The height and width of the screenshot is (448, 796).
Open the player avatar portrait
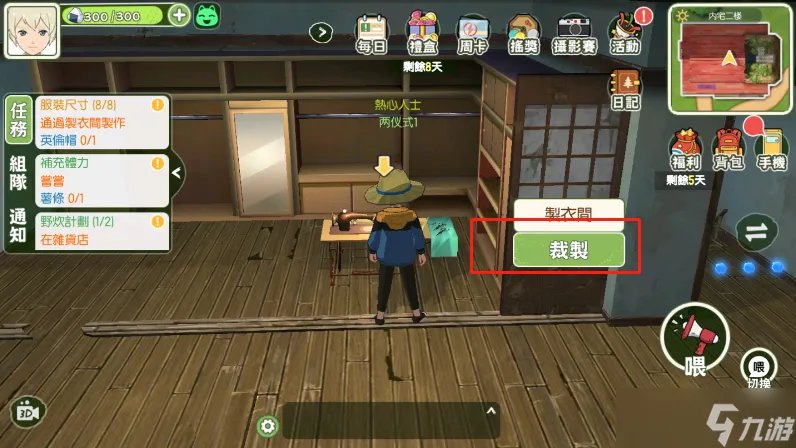coord(31,31)
